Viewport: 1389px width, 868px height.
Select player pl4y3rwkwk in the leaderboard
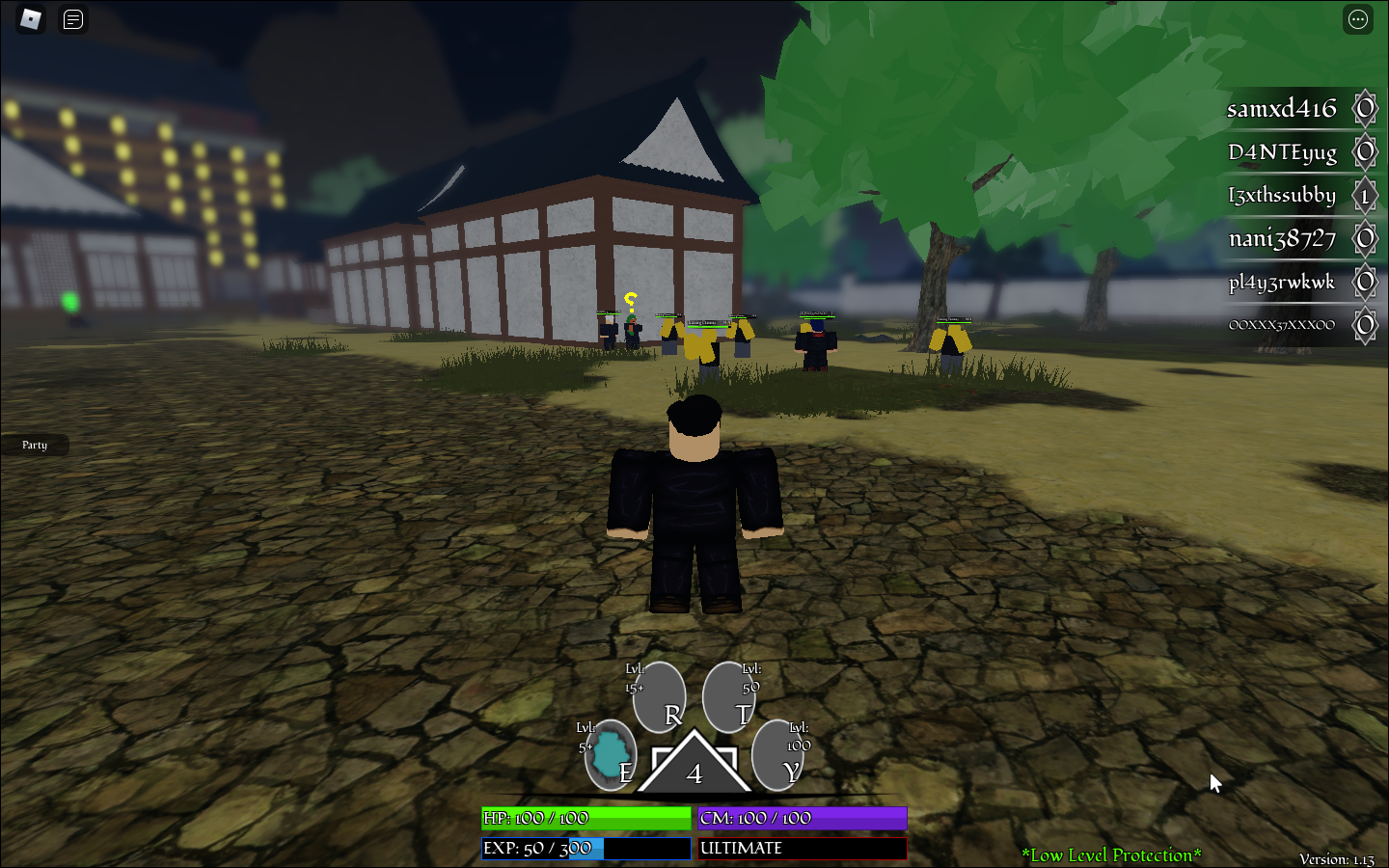1281,283
